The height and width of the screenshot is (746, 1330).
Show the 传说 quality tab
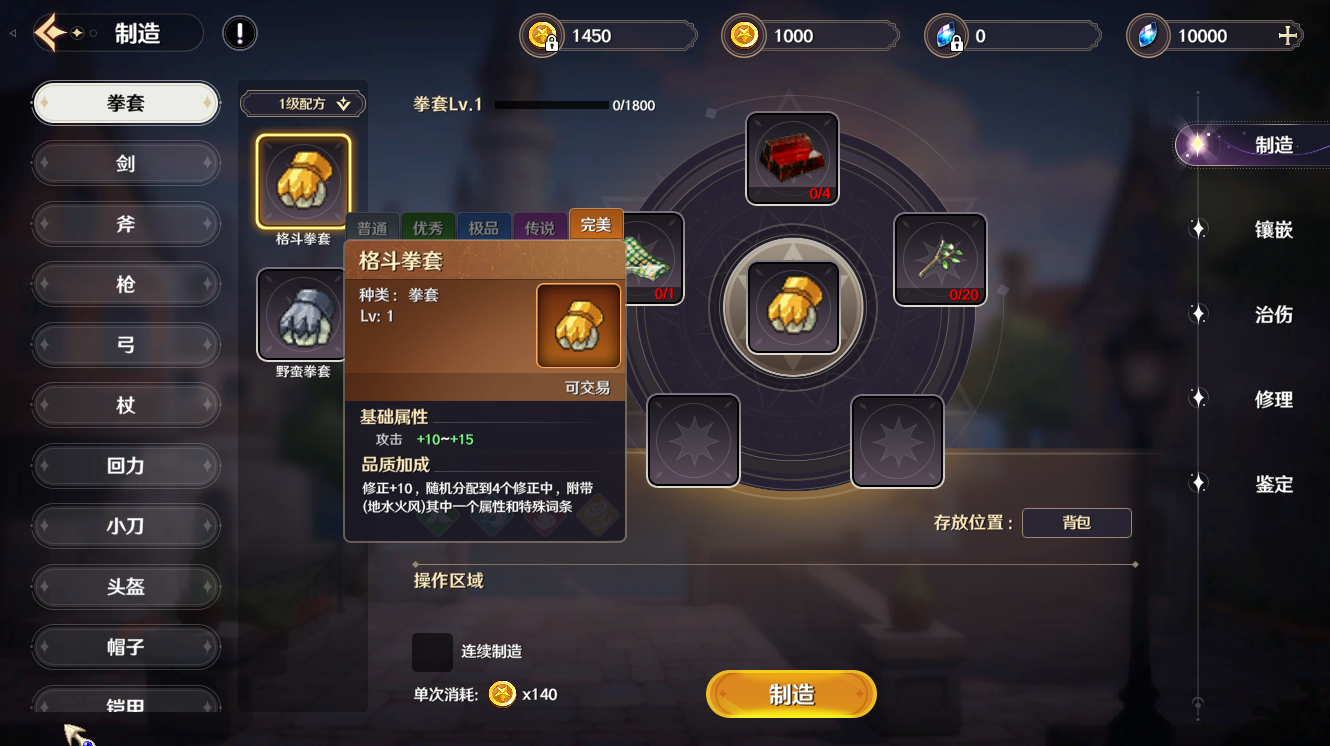click(x=539, y=228)
